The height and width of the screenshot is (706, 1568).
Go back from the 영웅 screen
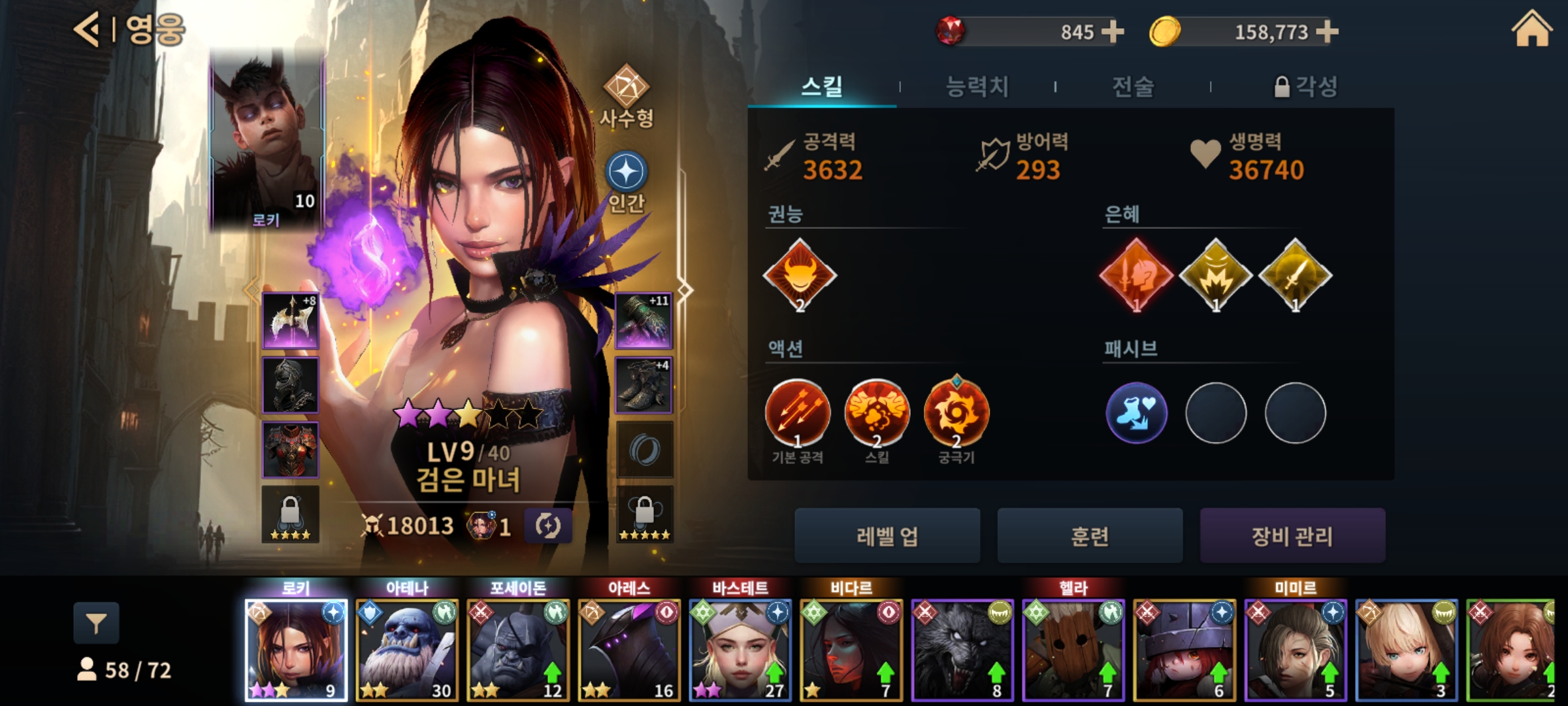pyautogui.click(x=88, y=30)
